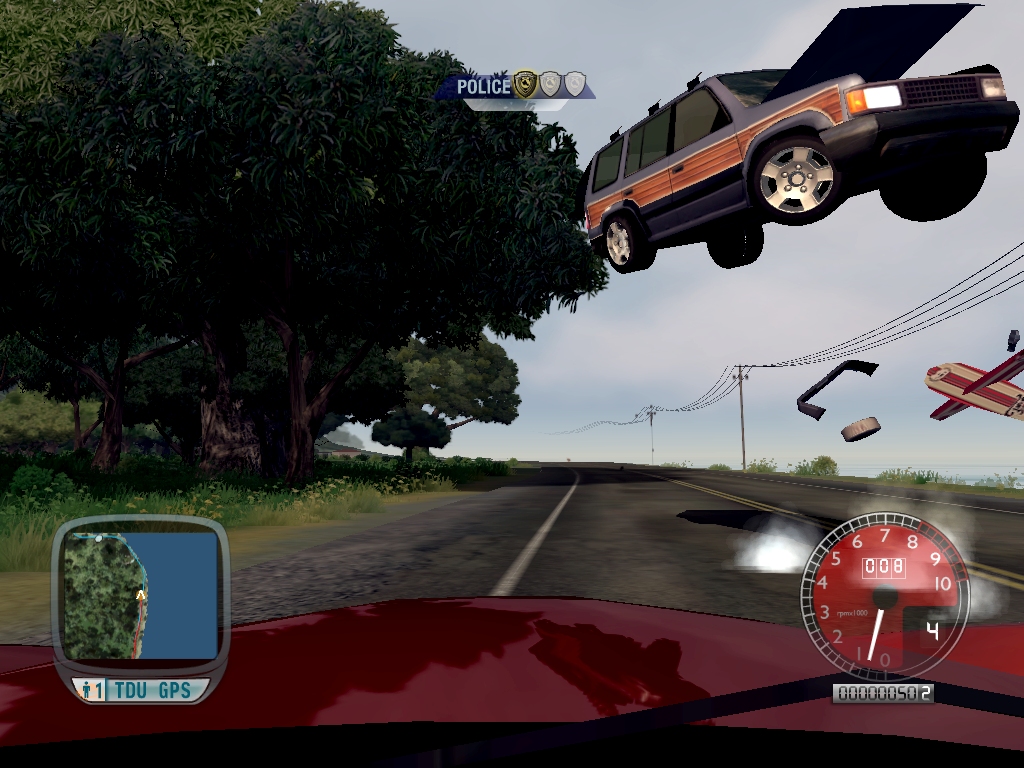Screen dimensions: 1024x768
Task: Click the TDU GPS label
Action: (x=152, y=690)
